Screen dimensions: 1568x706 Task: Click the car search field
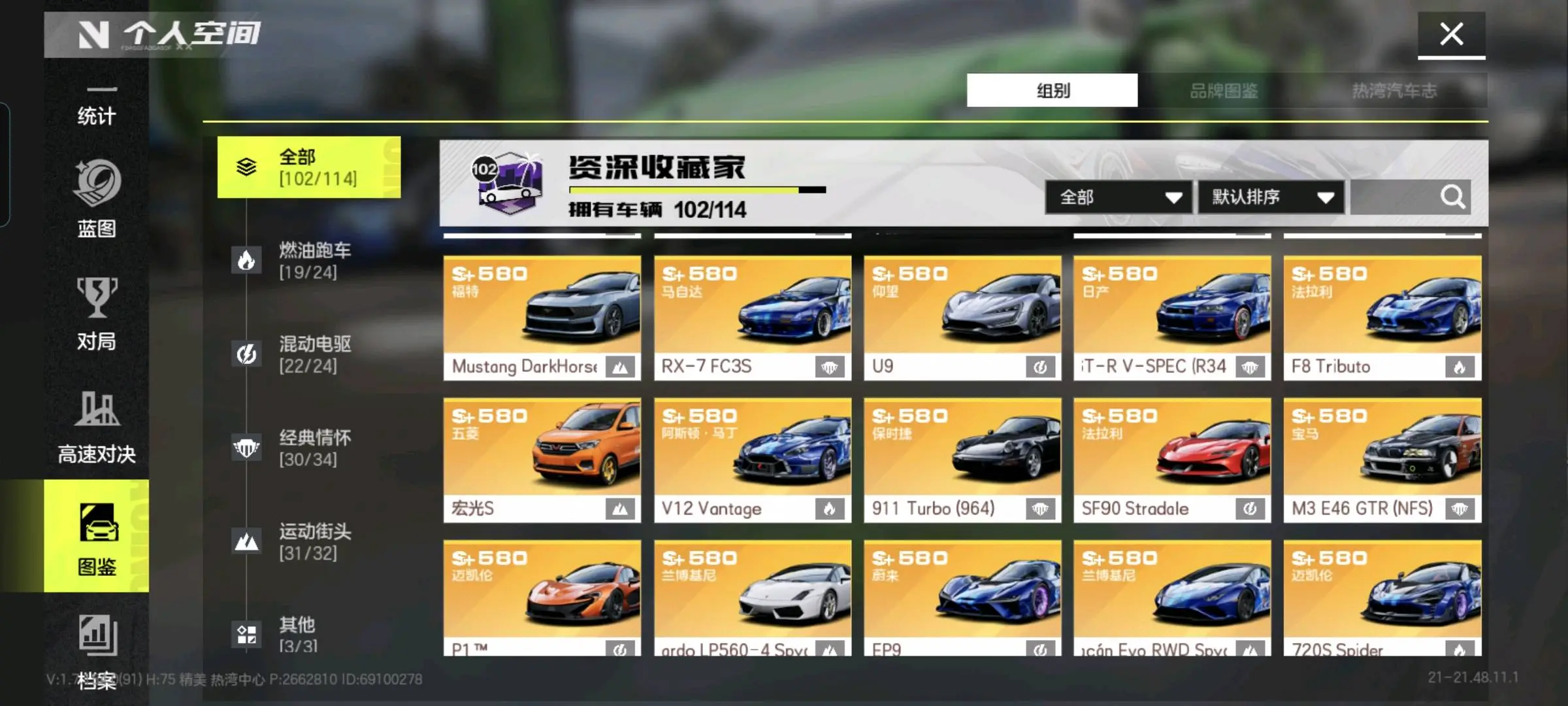click(x=1395, y=197)
